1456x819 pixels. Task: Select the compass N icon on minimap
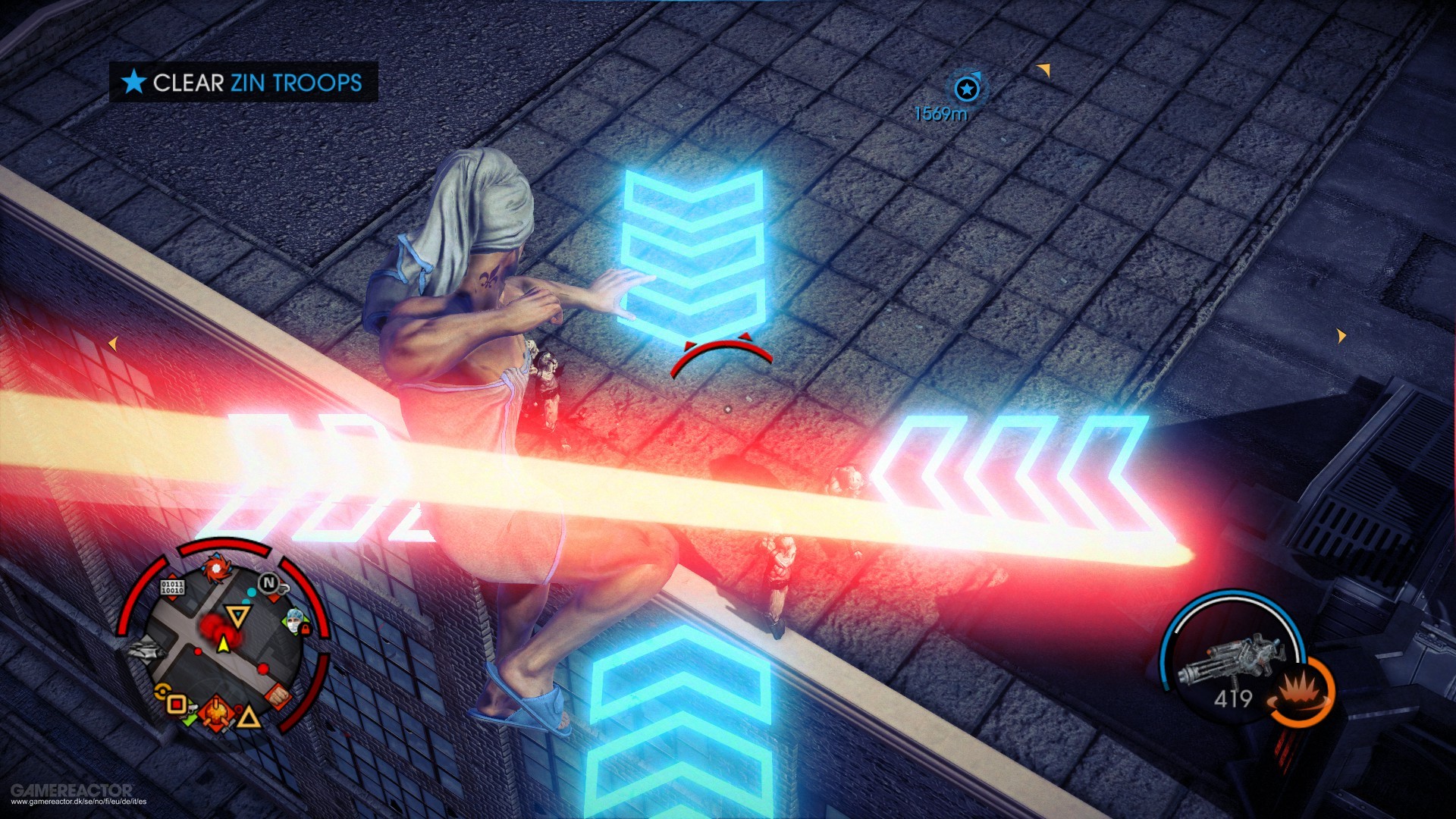[268, 581]
